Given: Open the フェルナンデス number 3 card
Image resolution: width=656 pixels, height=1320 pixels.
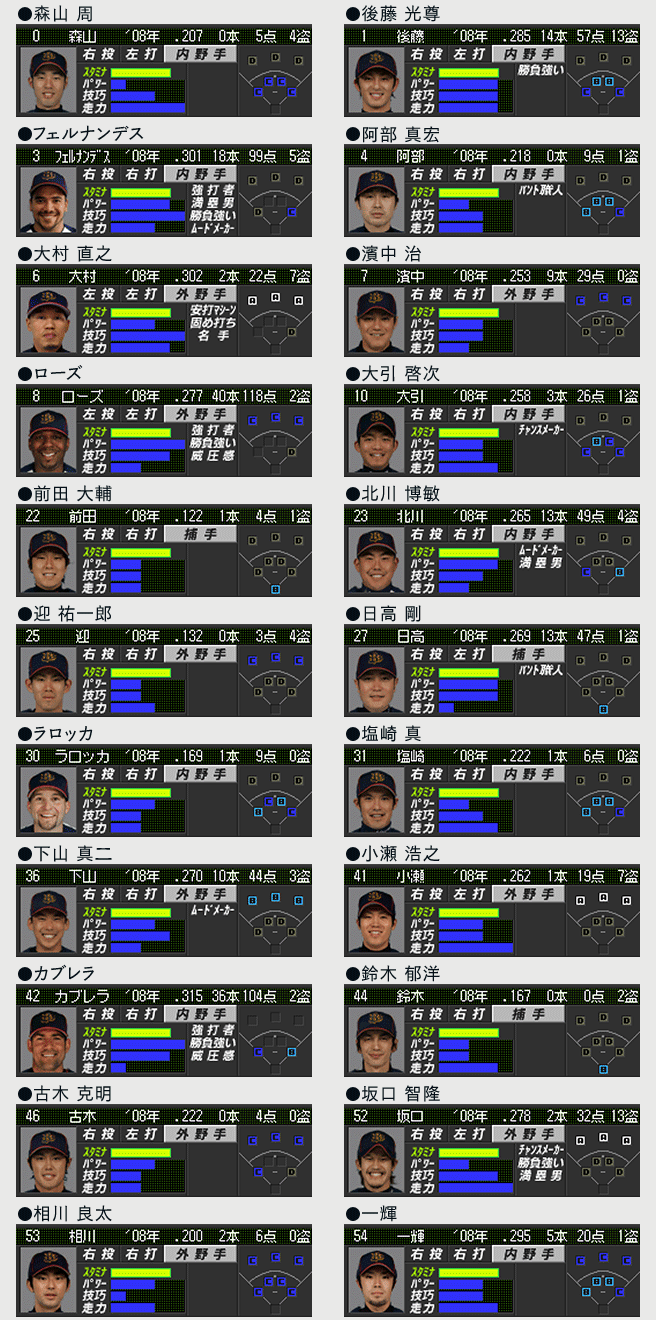Looking at the screenshot, I should [x=164, y=191].
